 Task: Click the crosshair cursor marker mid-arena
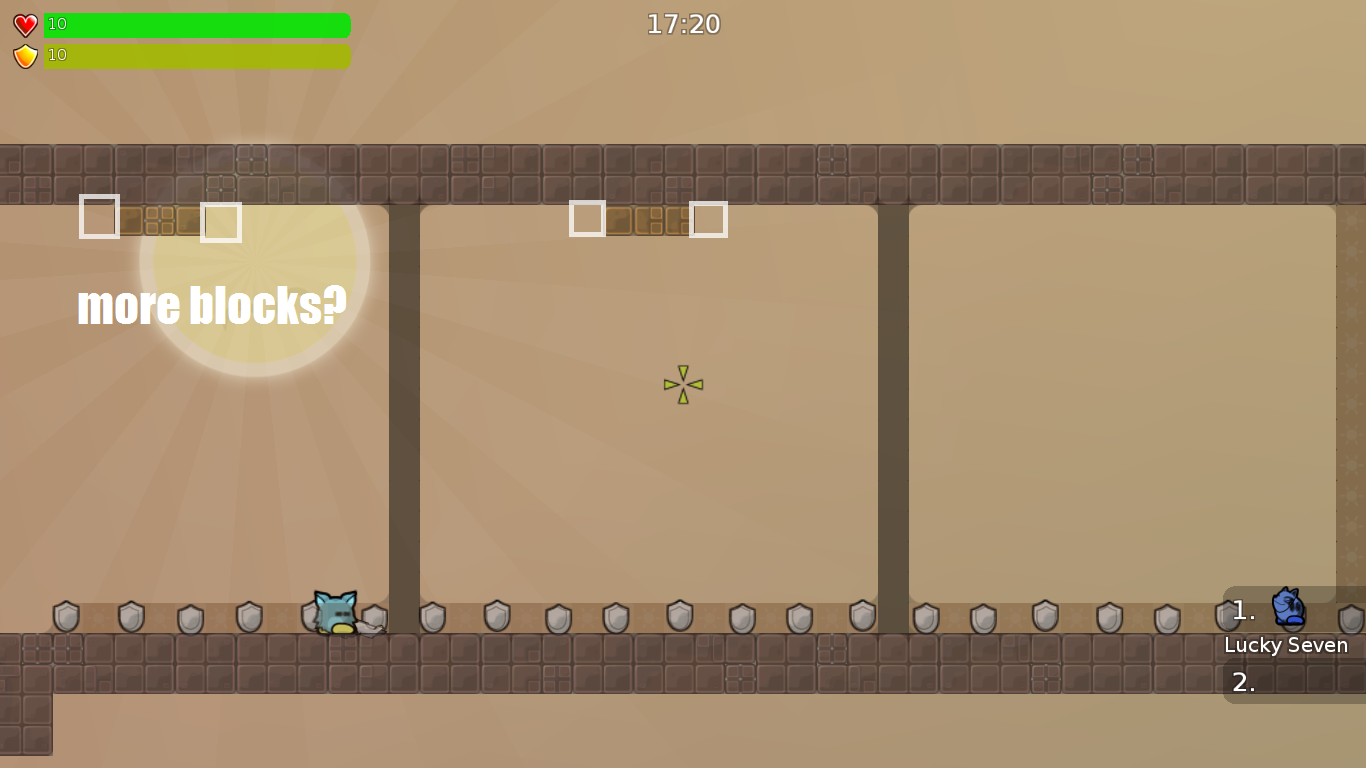(683, 383)
